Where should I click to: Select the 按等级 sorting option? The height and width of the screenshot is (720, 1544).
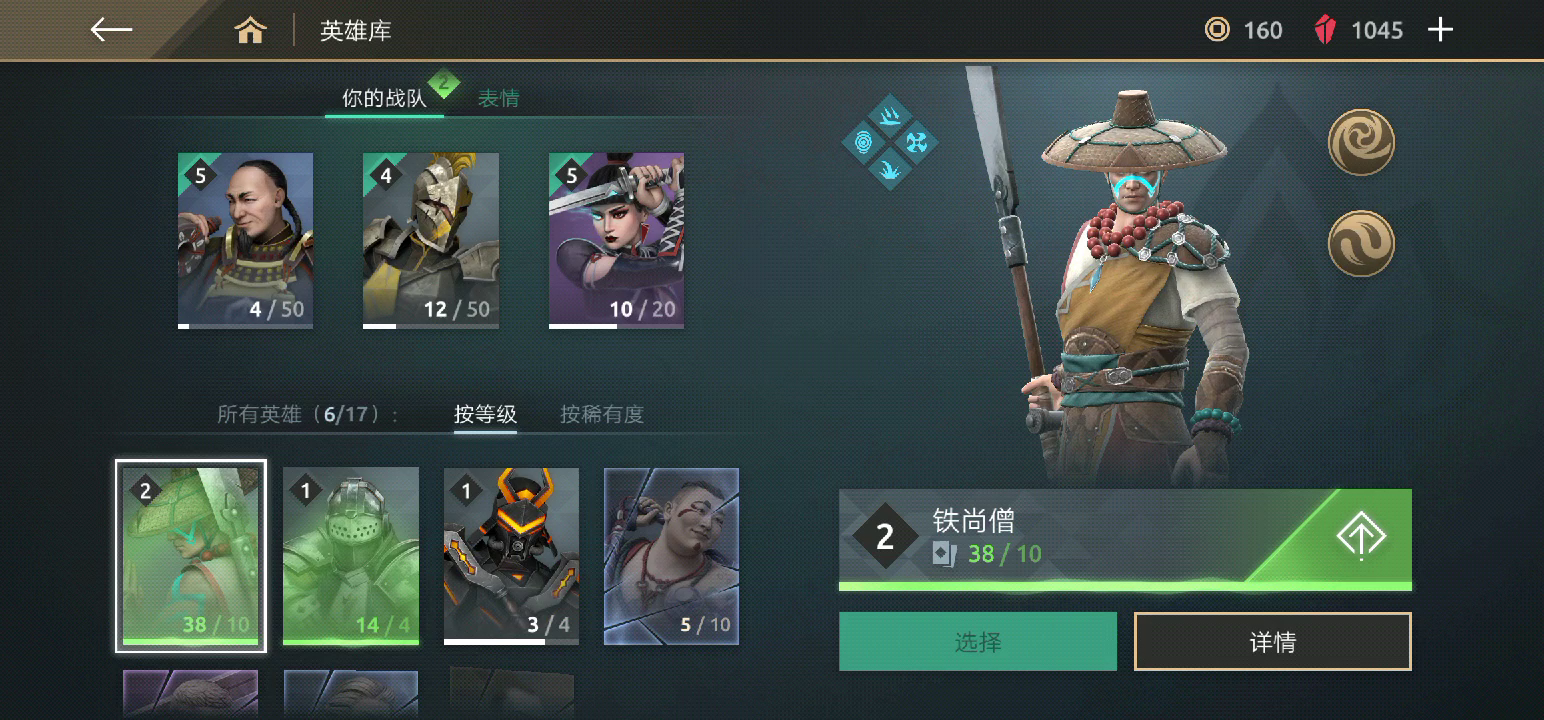pos(487,414)
